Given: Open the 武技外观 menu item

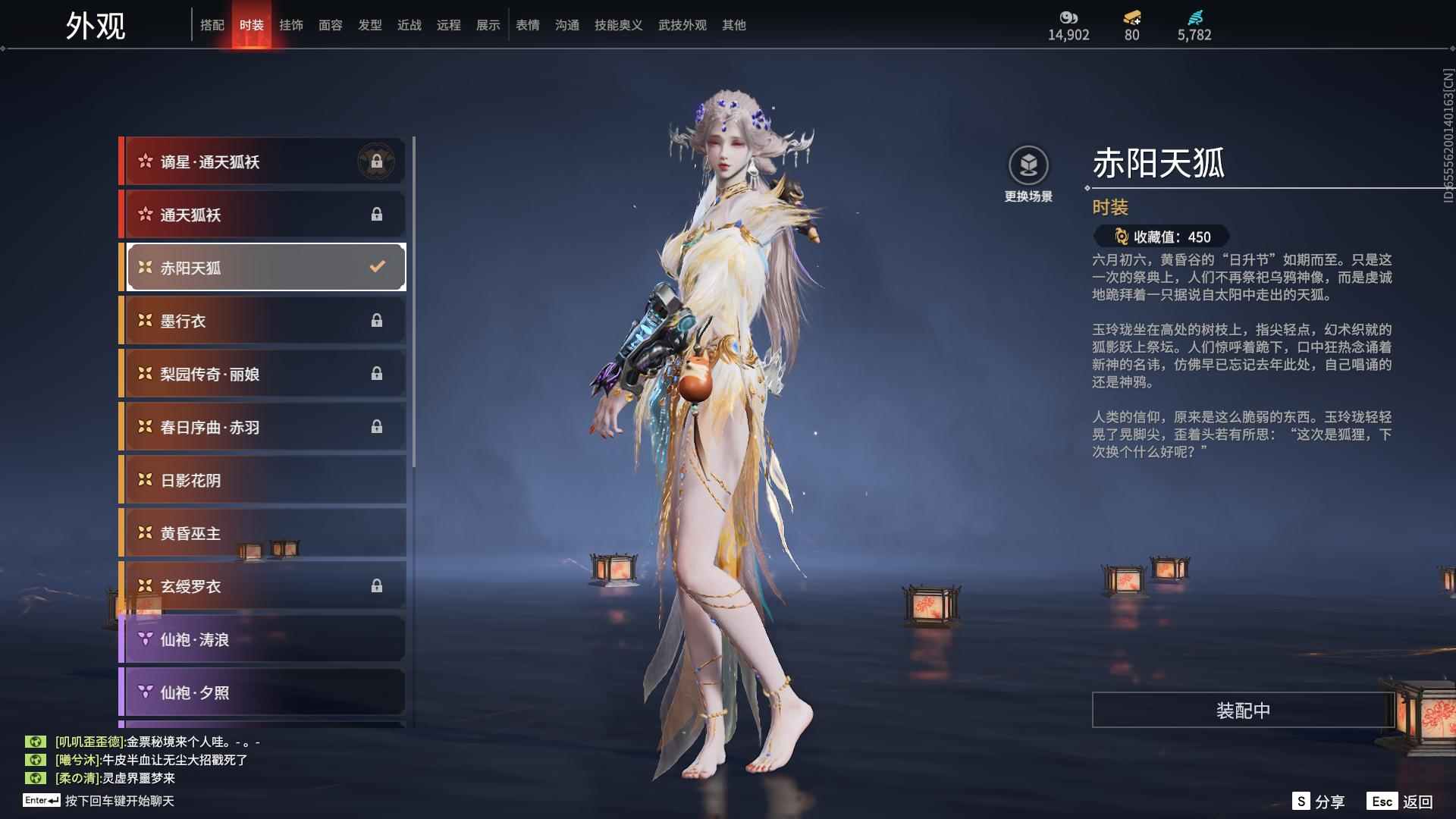Looking at the screenshot, I should 680,25.
